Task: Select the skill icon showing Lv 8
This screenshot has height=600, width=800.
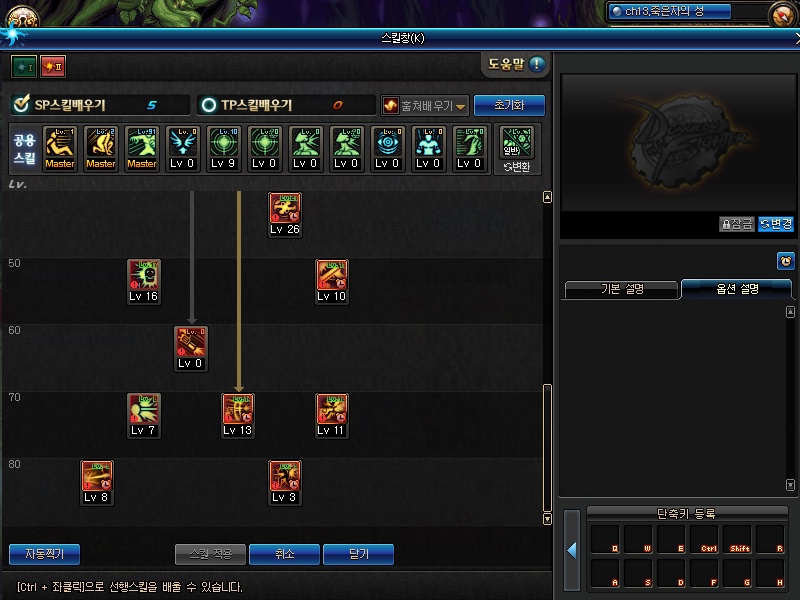Action: 96,477
